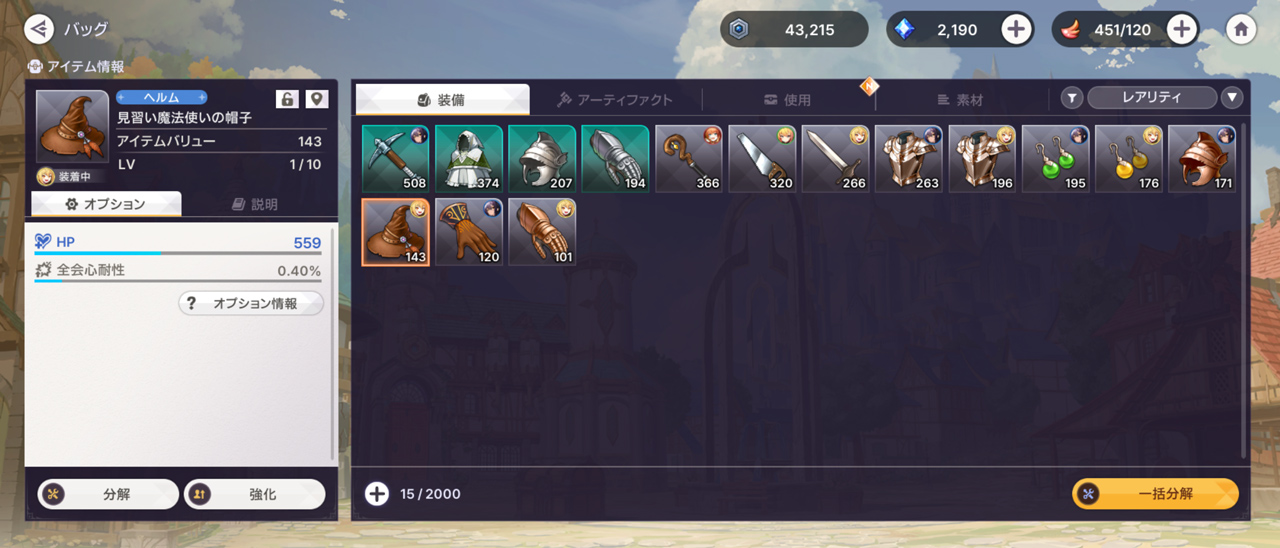
Task: Pick the green earrings slot
Action: pos(1055,158)
